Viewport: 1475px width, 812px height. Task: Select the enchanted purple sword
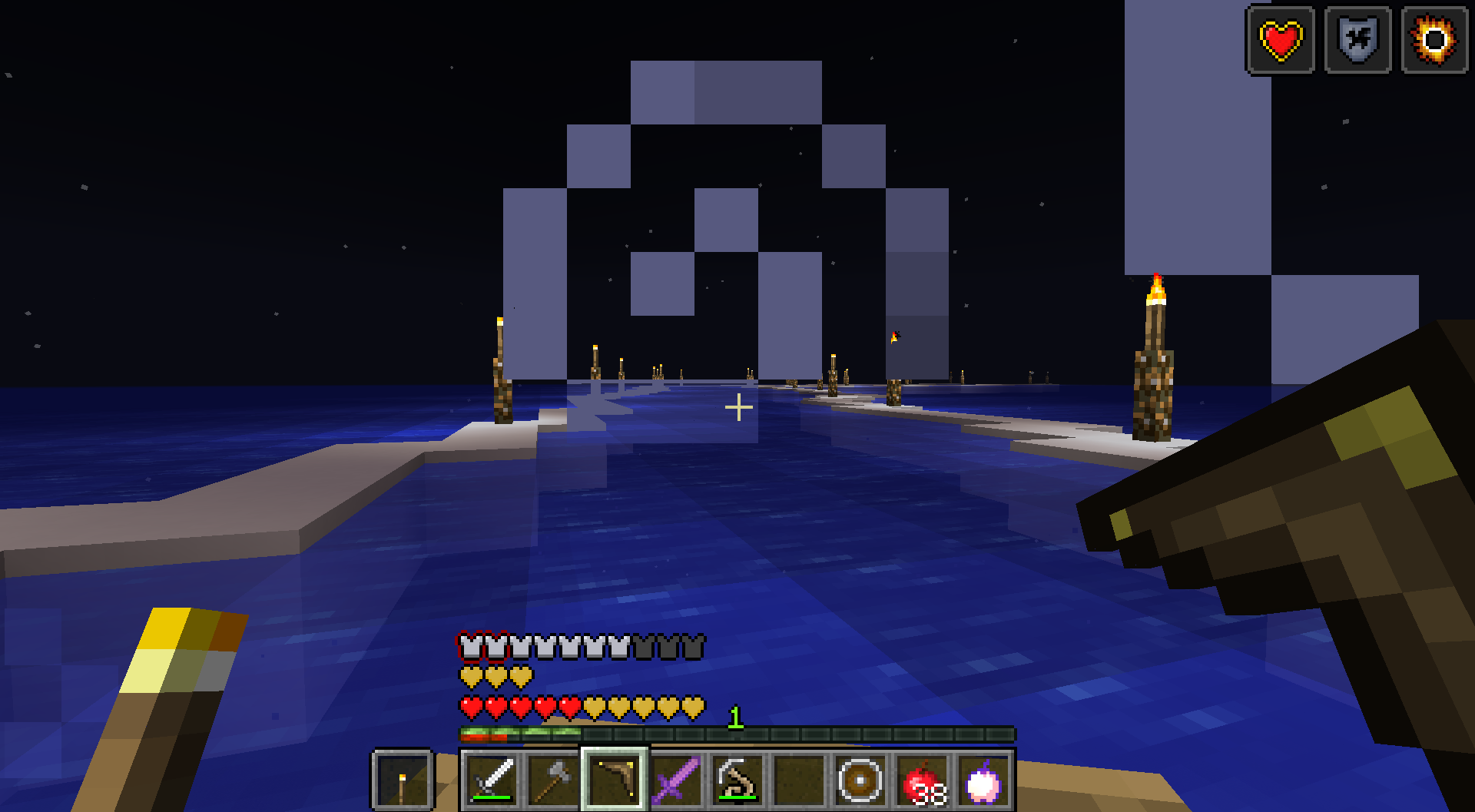676,780
